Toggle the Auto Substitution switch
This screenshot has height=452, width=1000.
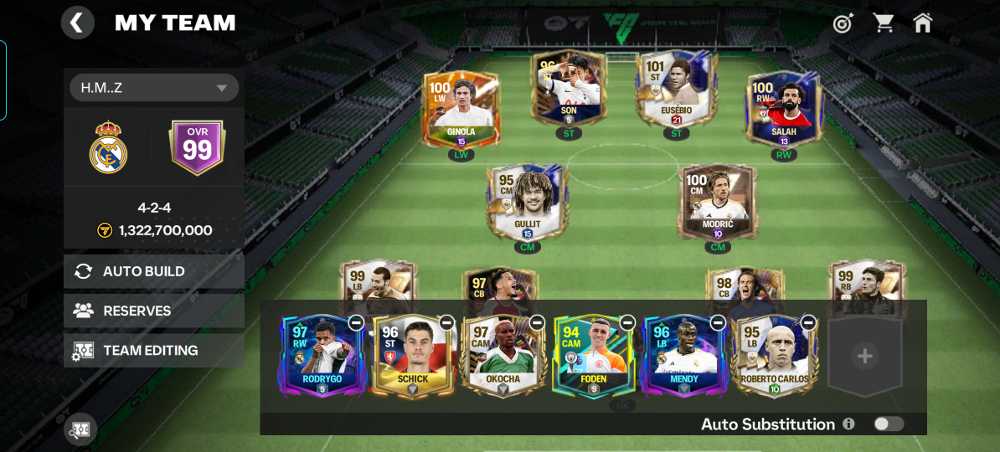887,424
